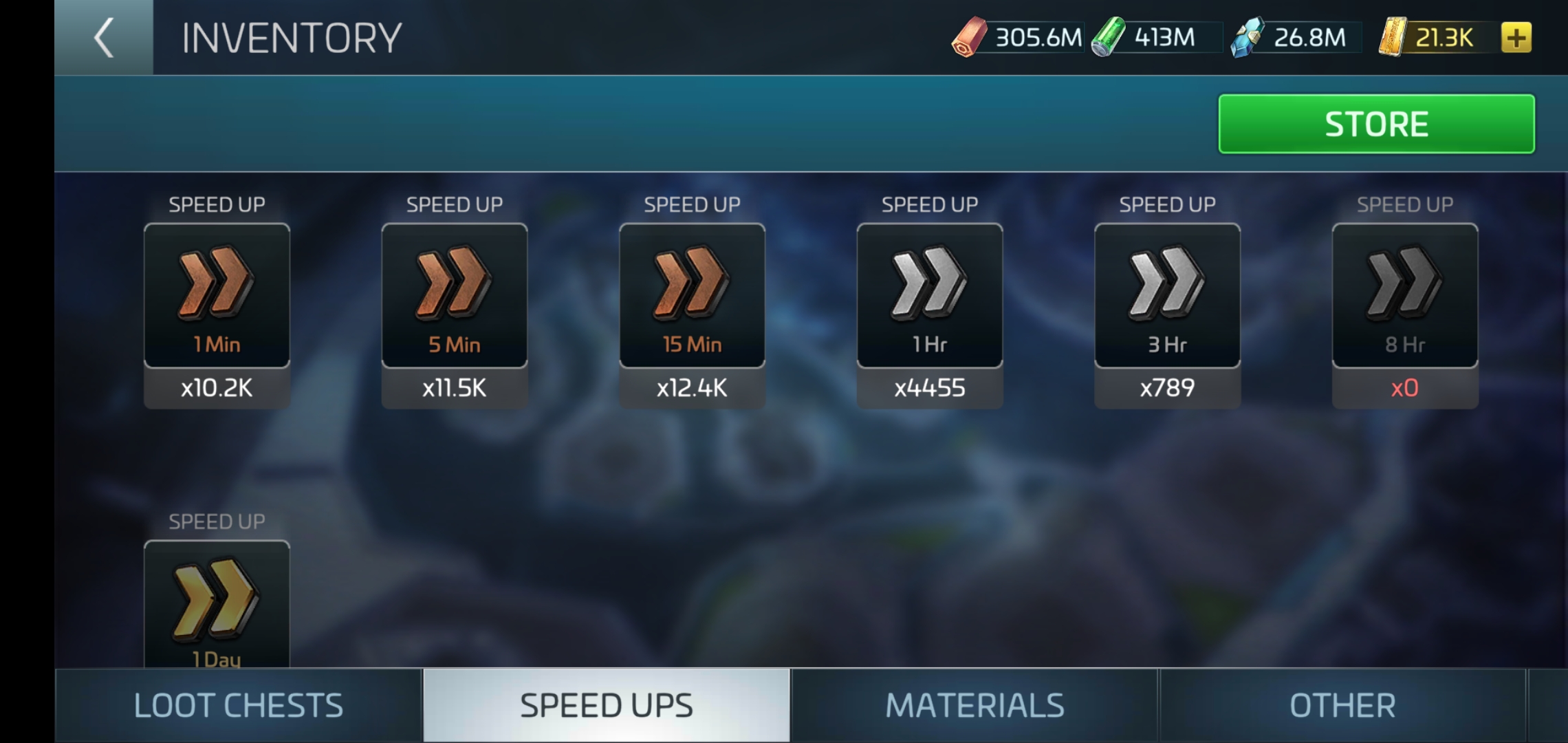Select the SPEED UPS tab

pyautogui.click(x=607, y=704)
